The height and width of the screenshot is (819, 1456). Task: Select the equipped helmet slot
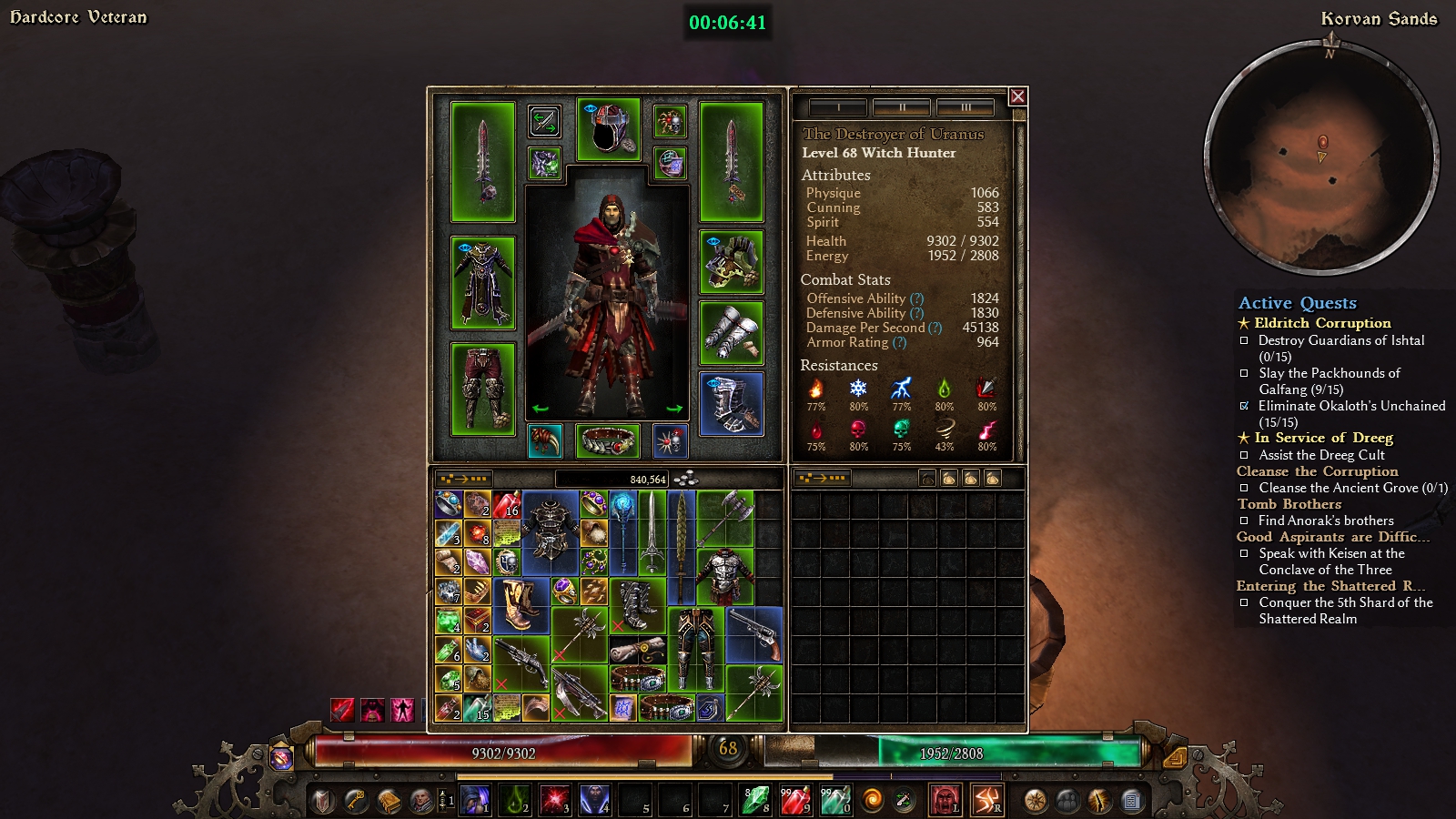608,128
